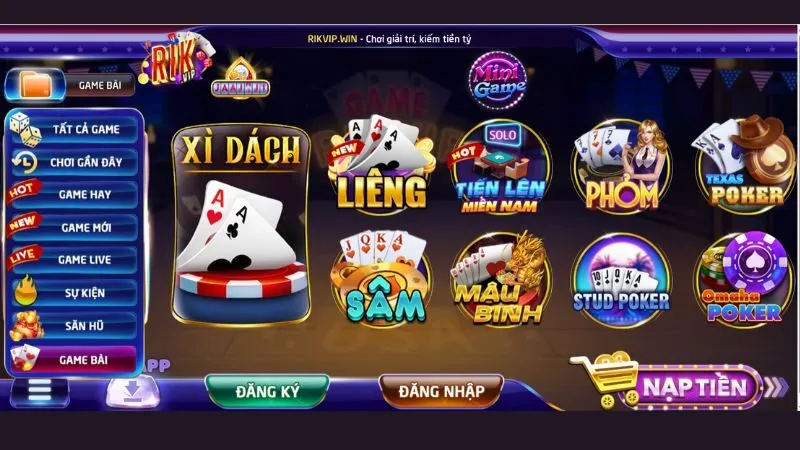Play the Omaha Poker game
The width and height of the screenshot is (800, 450).
[742, 278]
